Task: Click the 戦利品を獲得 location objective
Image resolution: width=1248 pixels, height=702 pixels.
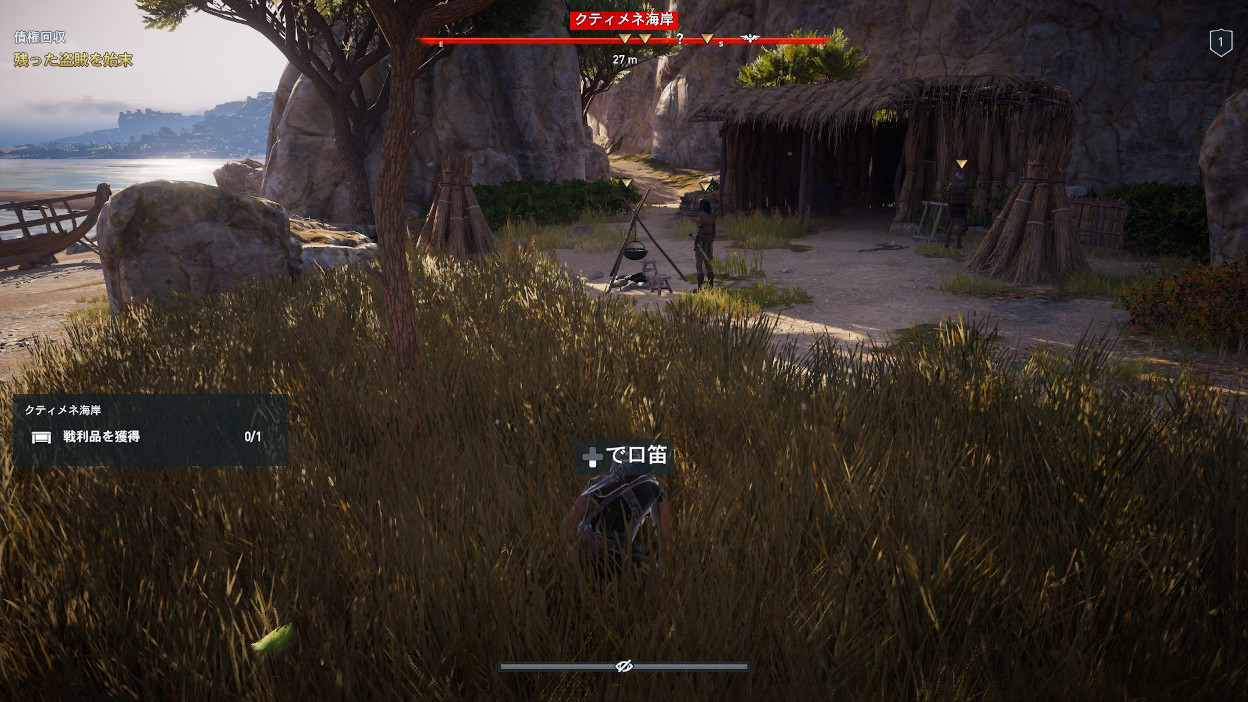Action: (101, 436)
